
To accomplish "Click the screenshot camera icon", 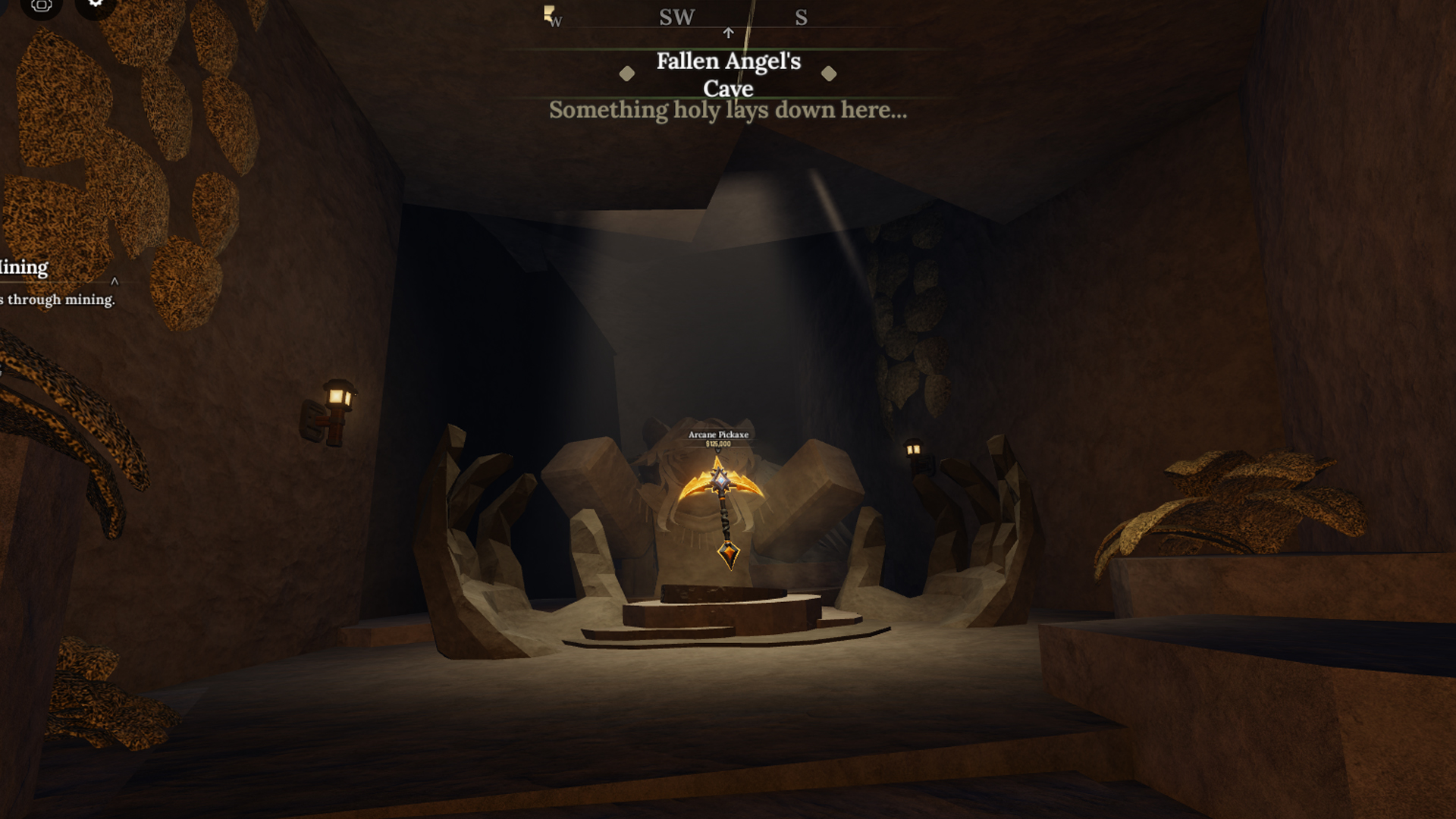I will tap(41, 6).
